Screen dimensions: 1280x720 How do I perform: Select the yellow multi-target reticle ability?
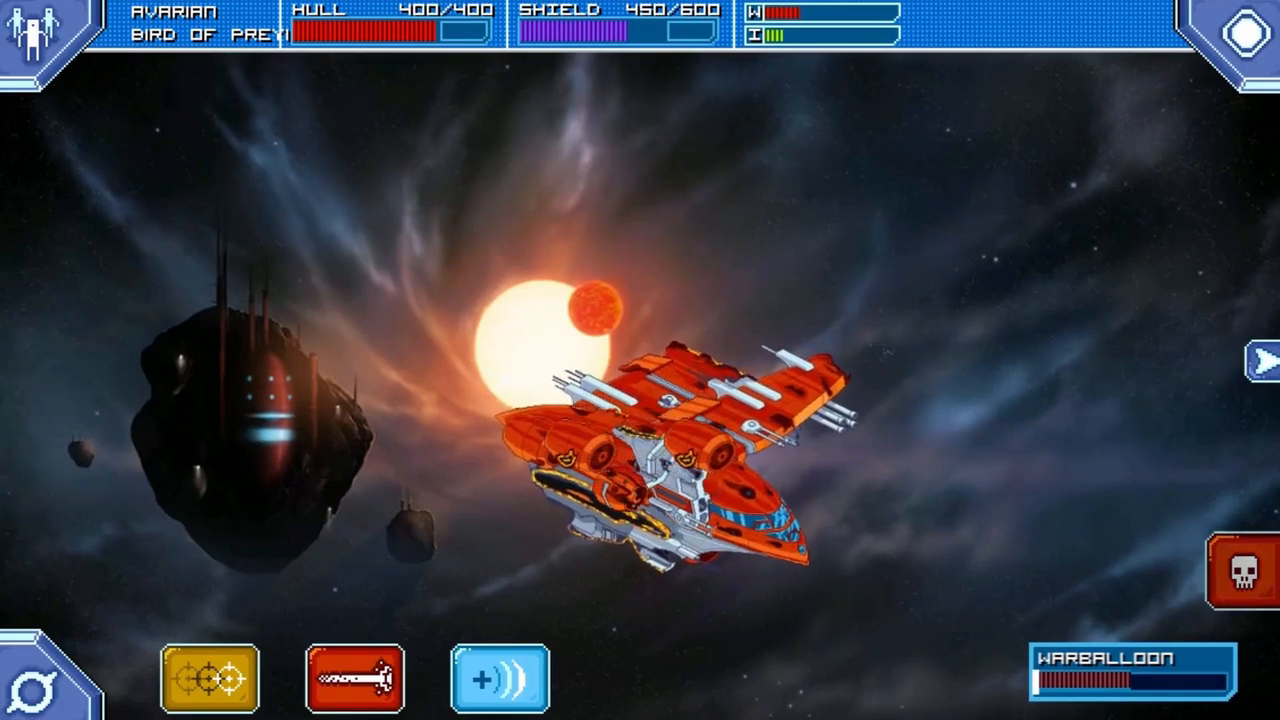(208, 678)
